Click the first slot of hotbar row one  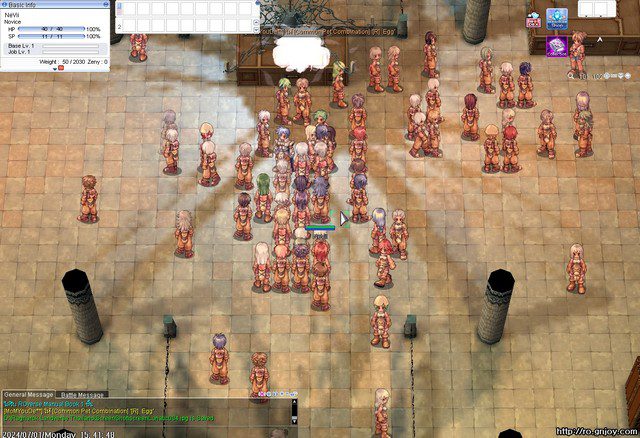click(132, 9)
